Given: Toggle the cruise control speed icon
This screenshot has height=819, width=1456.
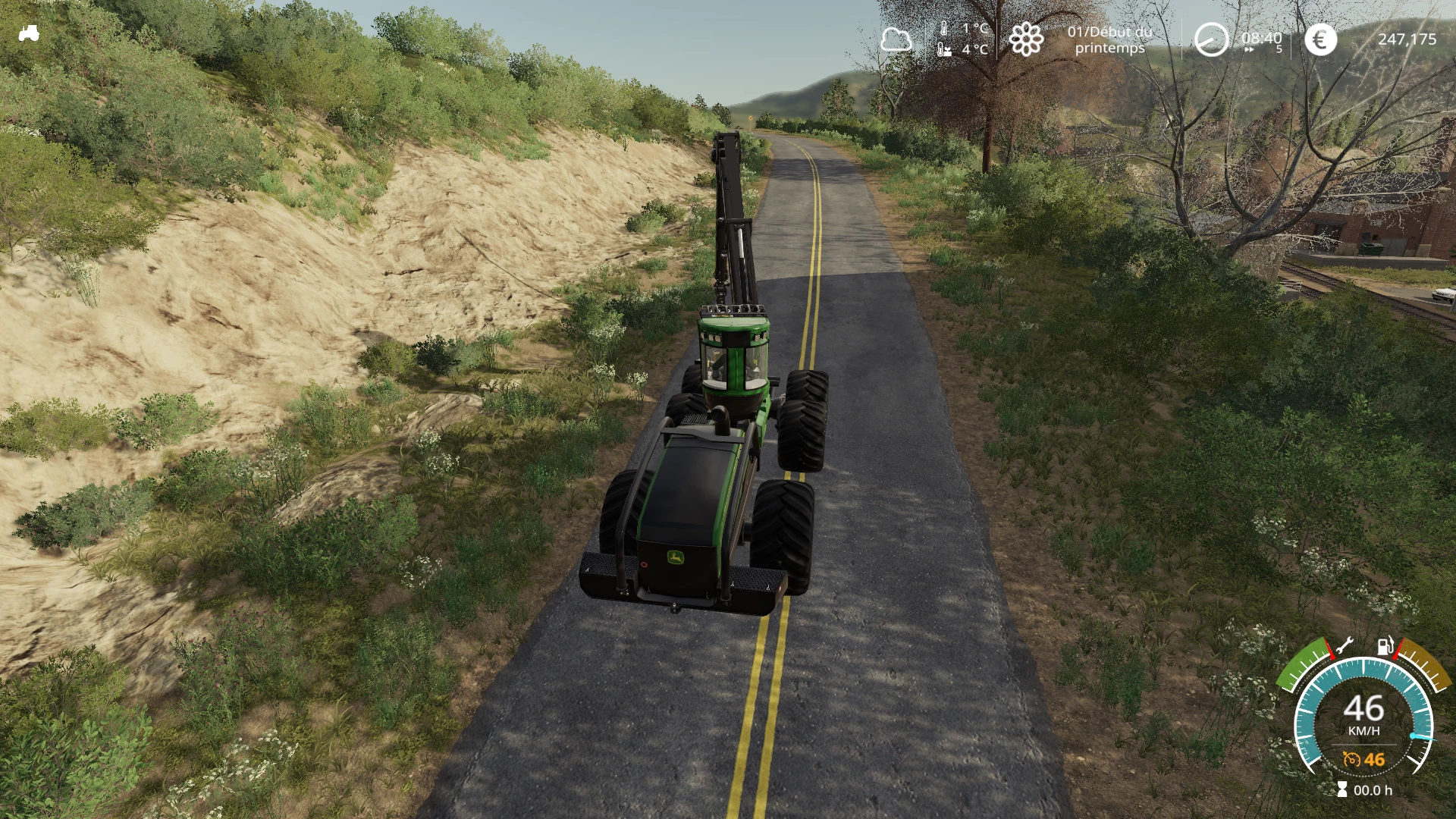Looking at the screenshot, I should tap(1351, 759).
